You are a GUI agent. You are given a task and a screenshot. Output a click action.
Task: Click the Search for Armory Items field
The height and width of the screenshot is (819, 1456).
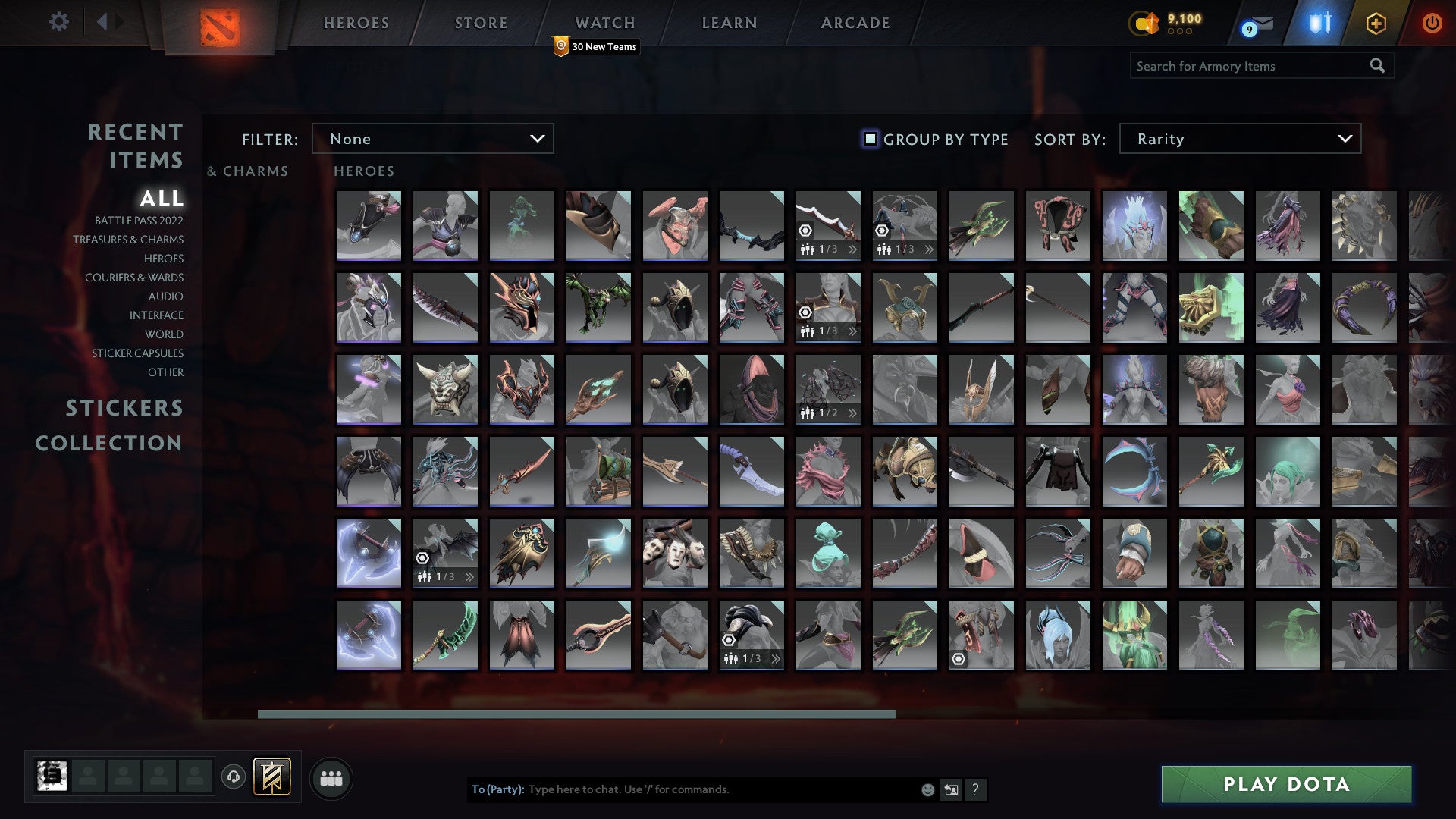pos(1251,66)
